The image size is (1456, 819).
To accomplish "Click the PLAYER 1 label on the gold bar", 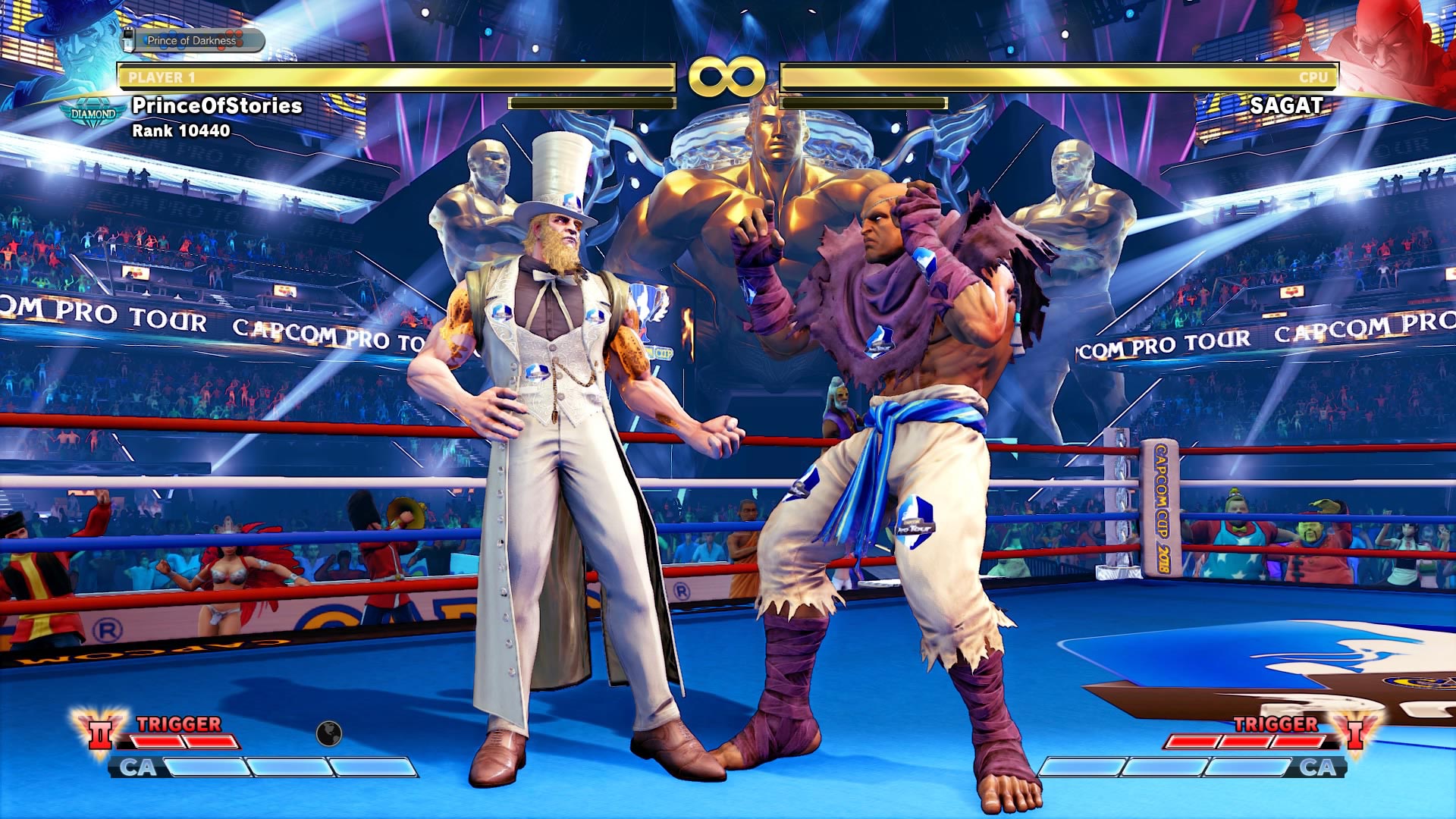I will pos(161,76).
